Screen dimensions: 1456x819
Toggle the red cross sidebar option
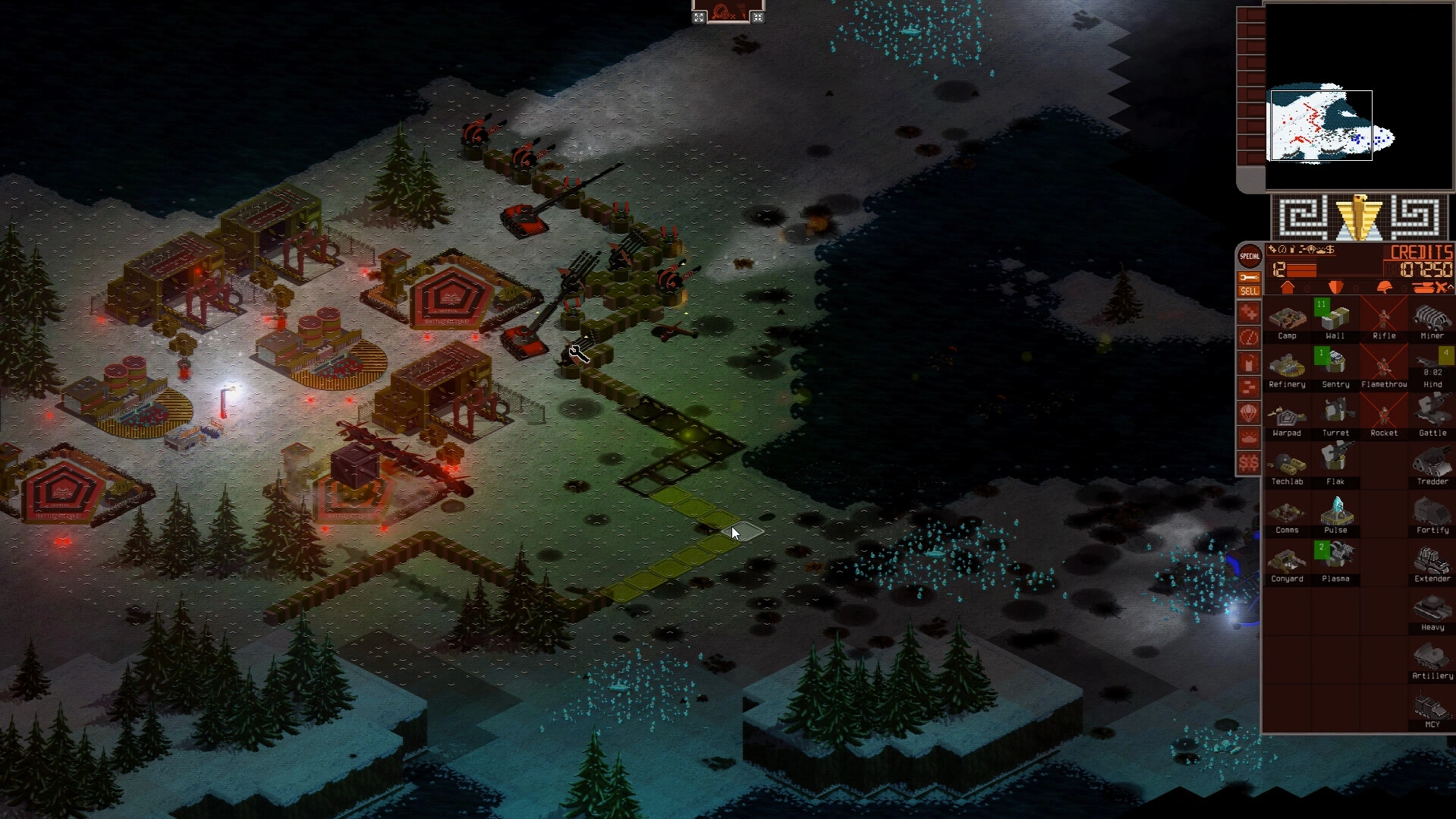pyautogui.click(x=1249, y=313)
